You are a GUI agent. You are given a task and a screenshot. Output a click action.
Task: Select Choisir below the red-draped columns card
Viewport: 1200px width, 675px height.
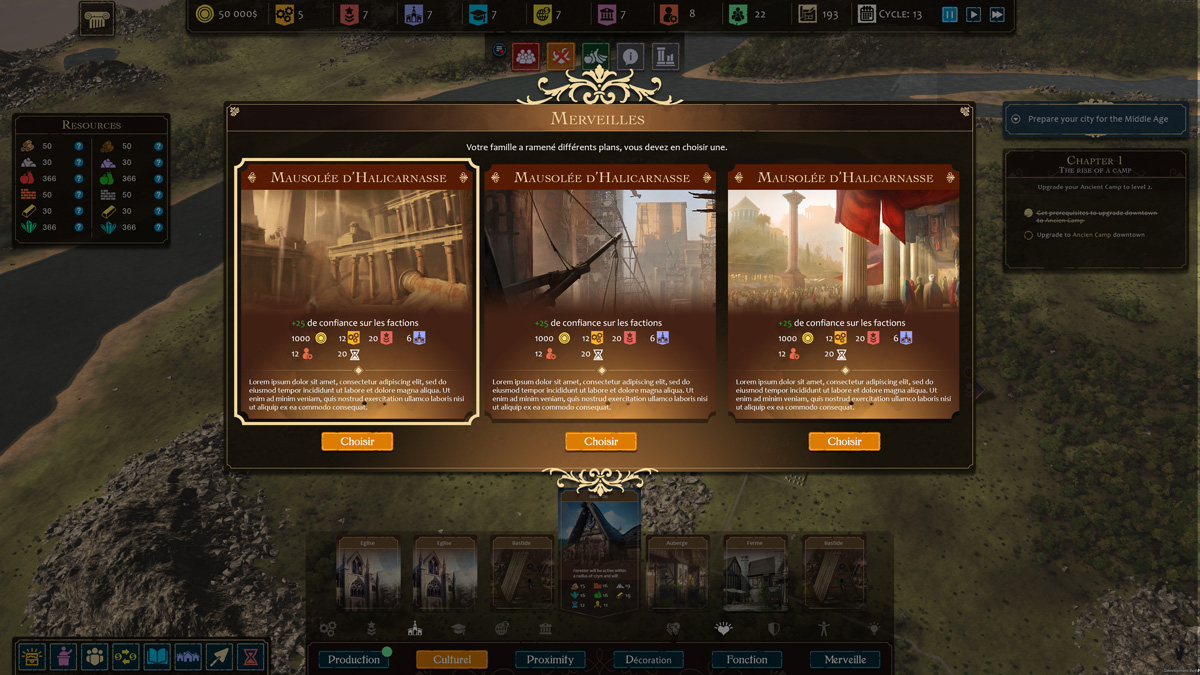[x=844, y=441]
